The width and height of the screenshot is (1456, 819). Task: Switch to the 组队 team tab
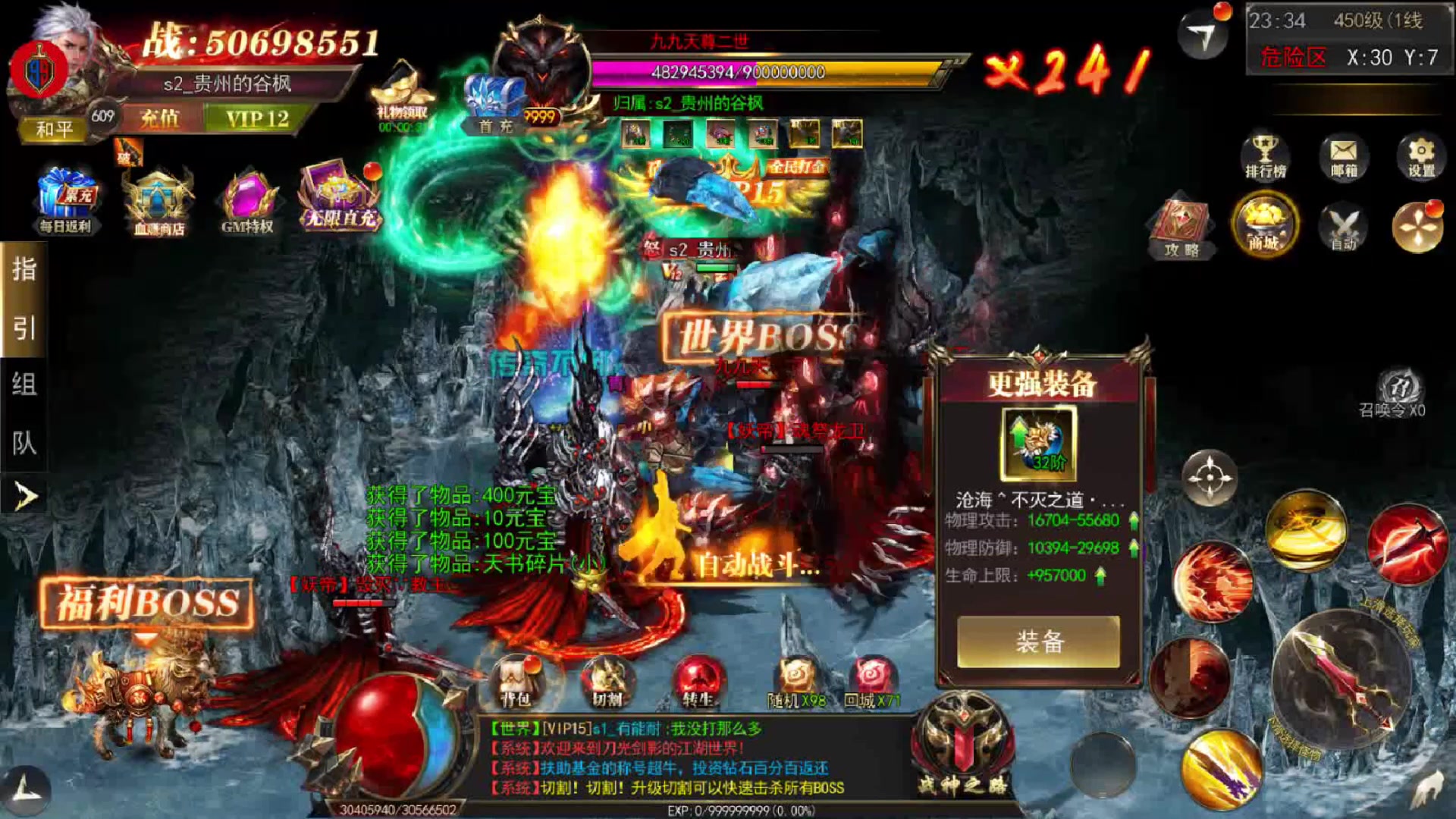(x=24, y=414)
